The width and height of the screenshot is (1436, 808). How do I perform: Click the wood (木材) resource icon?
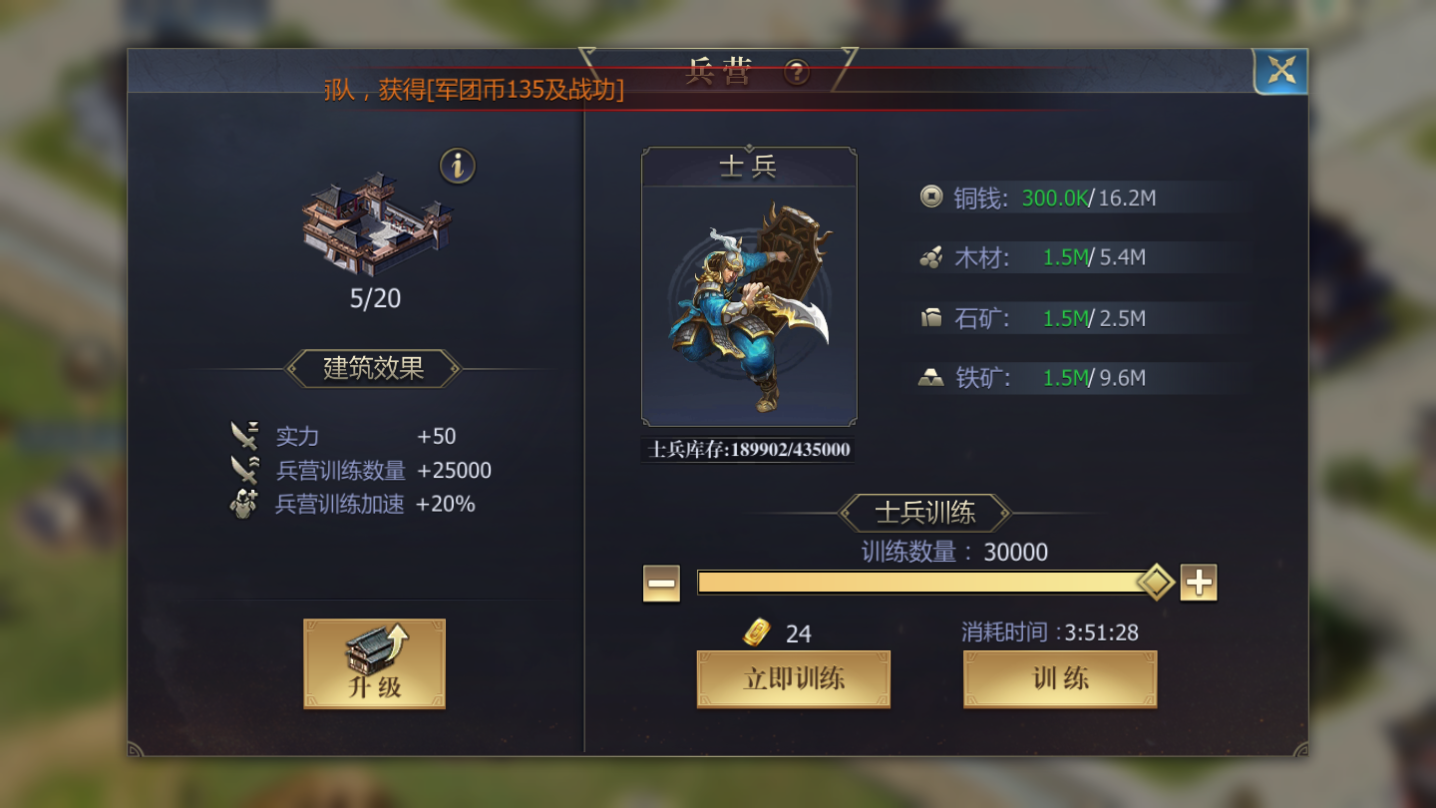[x=932, y=257]
